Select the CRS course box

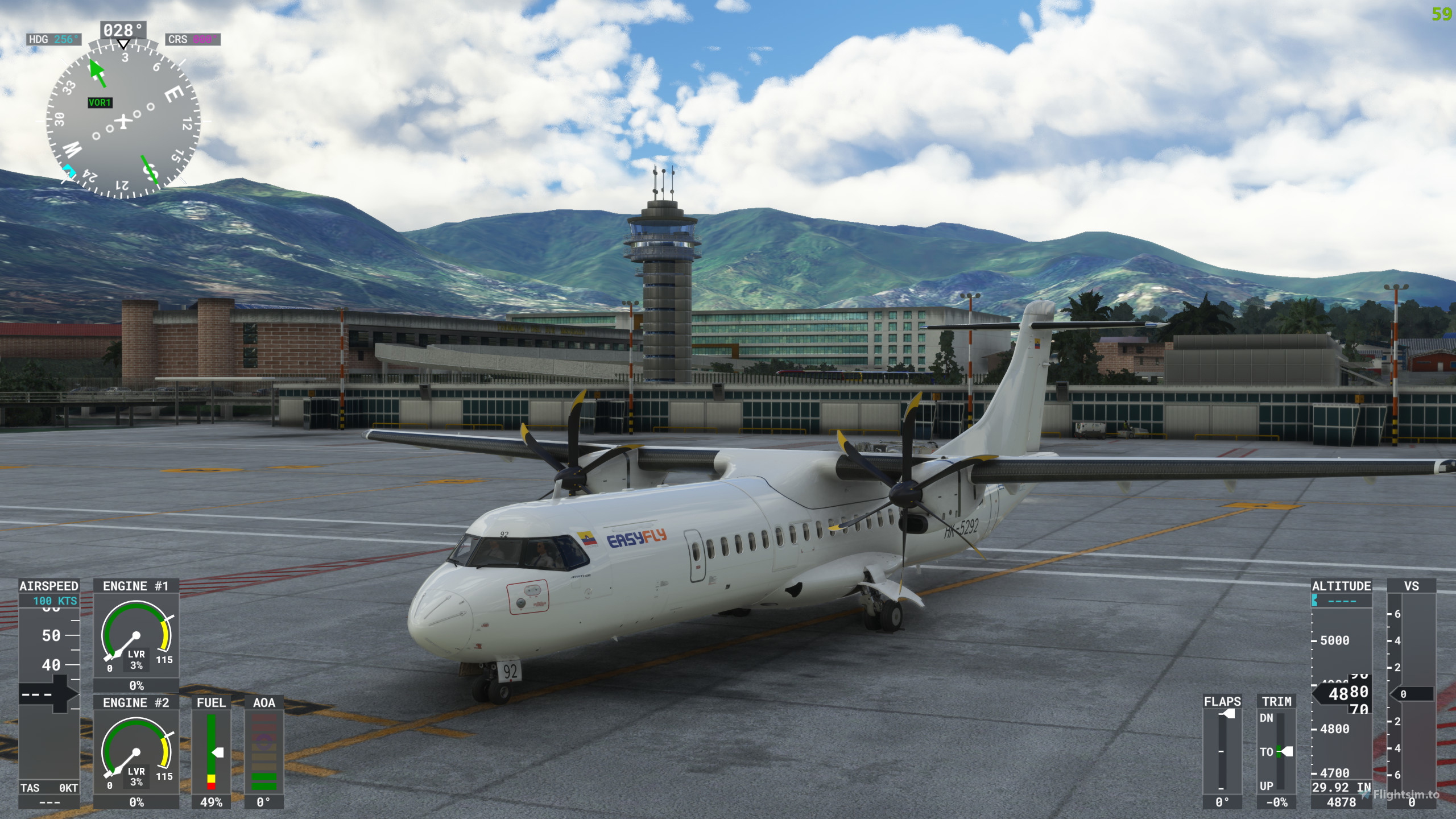[193, 39]
